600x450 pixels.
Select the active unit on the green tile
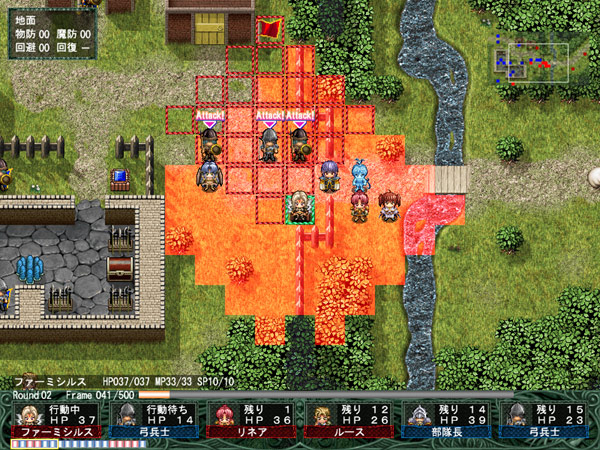[299, 207]
